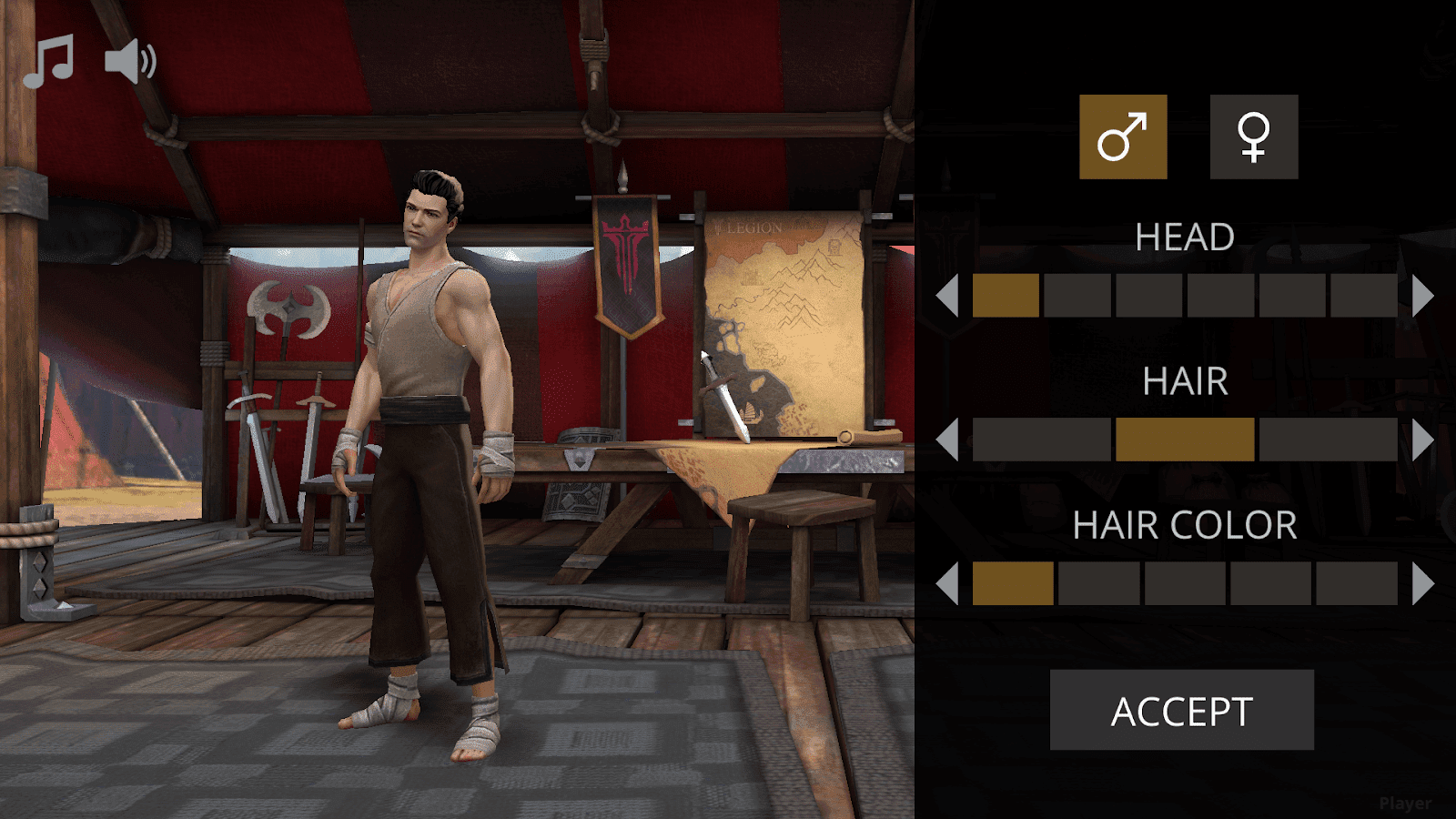Toggle the sound speaker icon
Screen dimensions: 1456x819
pyautogui.click(x=130, y=62)
